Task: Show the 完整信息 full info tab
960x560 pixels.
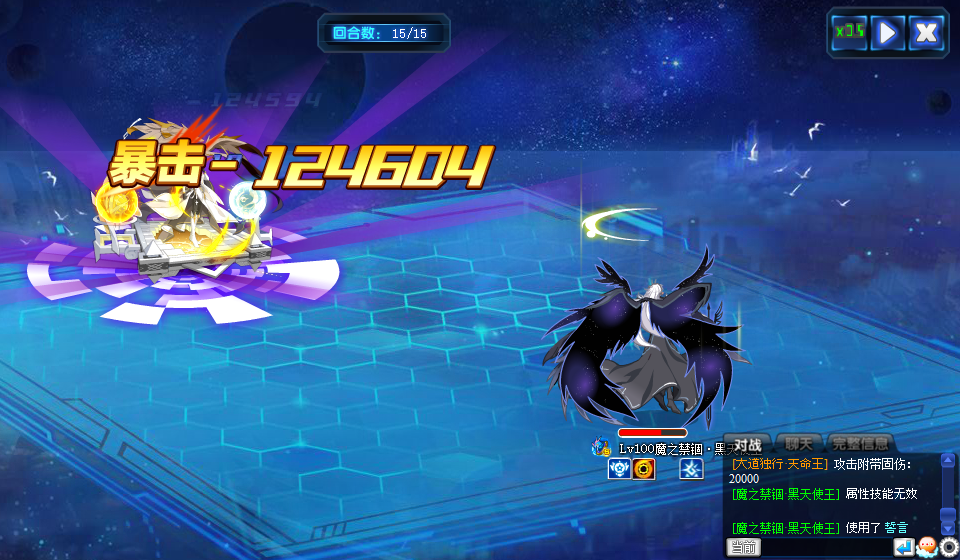Action: 860,444
